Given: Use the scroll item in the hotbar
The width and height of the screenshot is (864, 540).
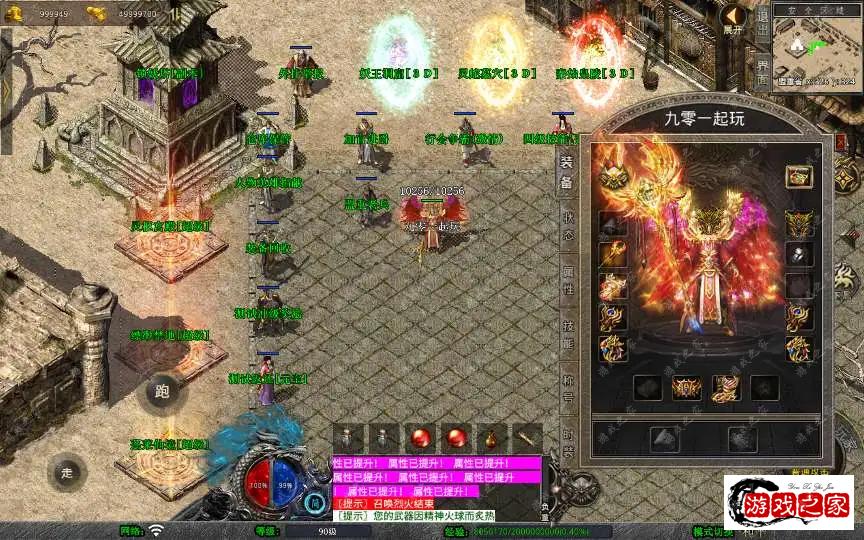Looking at the screenshot, I should 527,437.
